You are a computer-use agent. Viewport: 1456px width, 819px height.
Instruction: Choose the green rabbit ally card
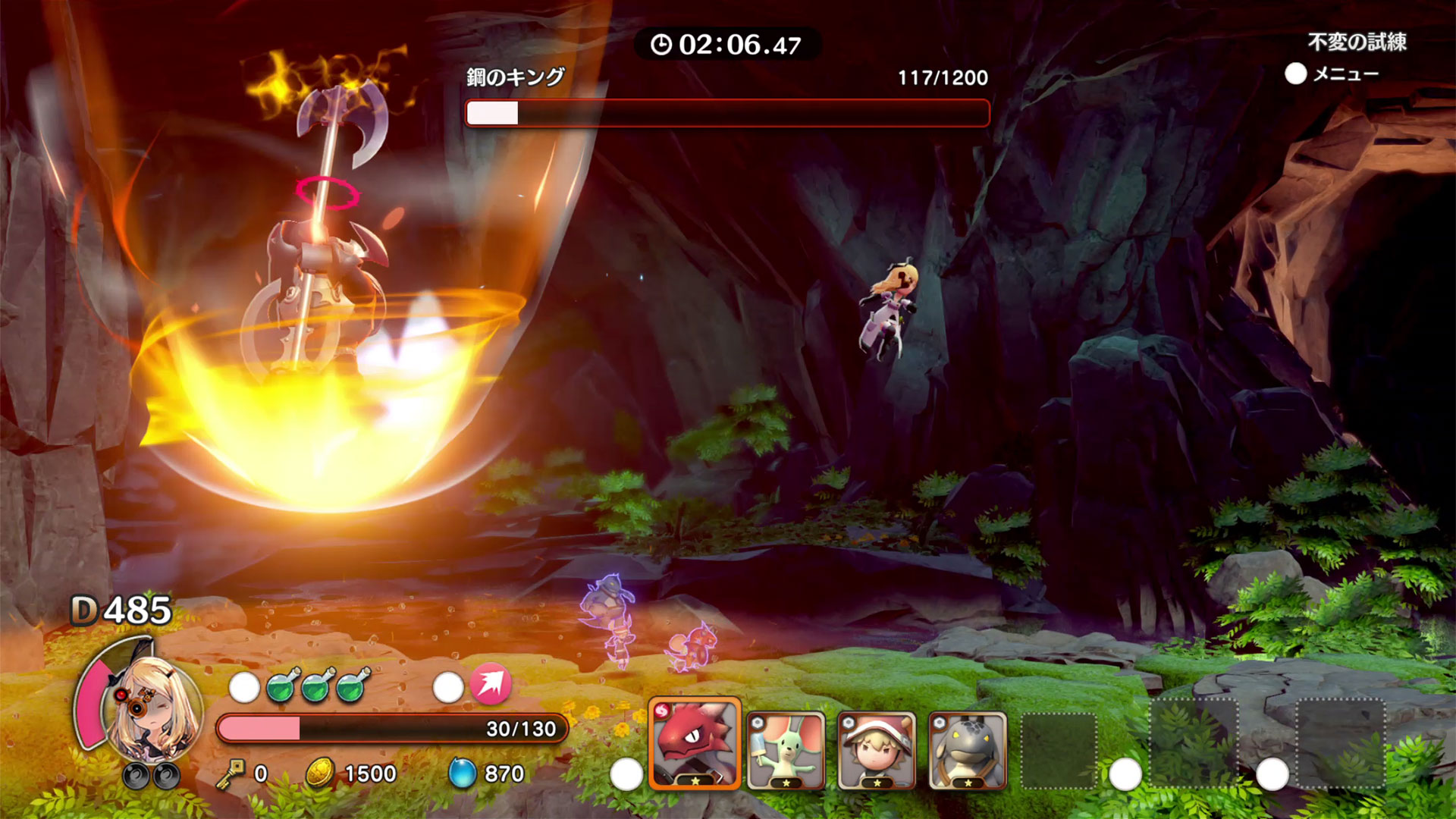coord(786,751)
